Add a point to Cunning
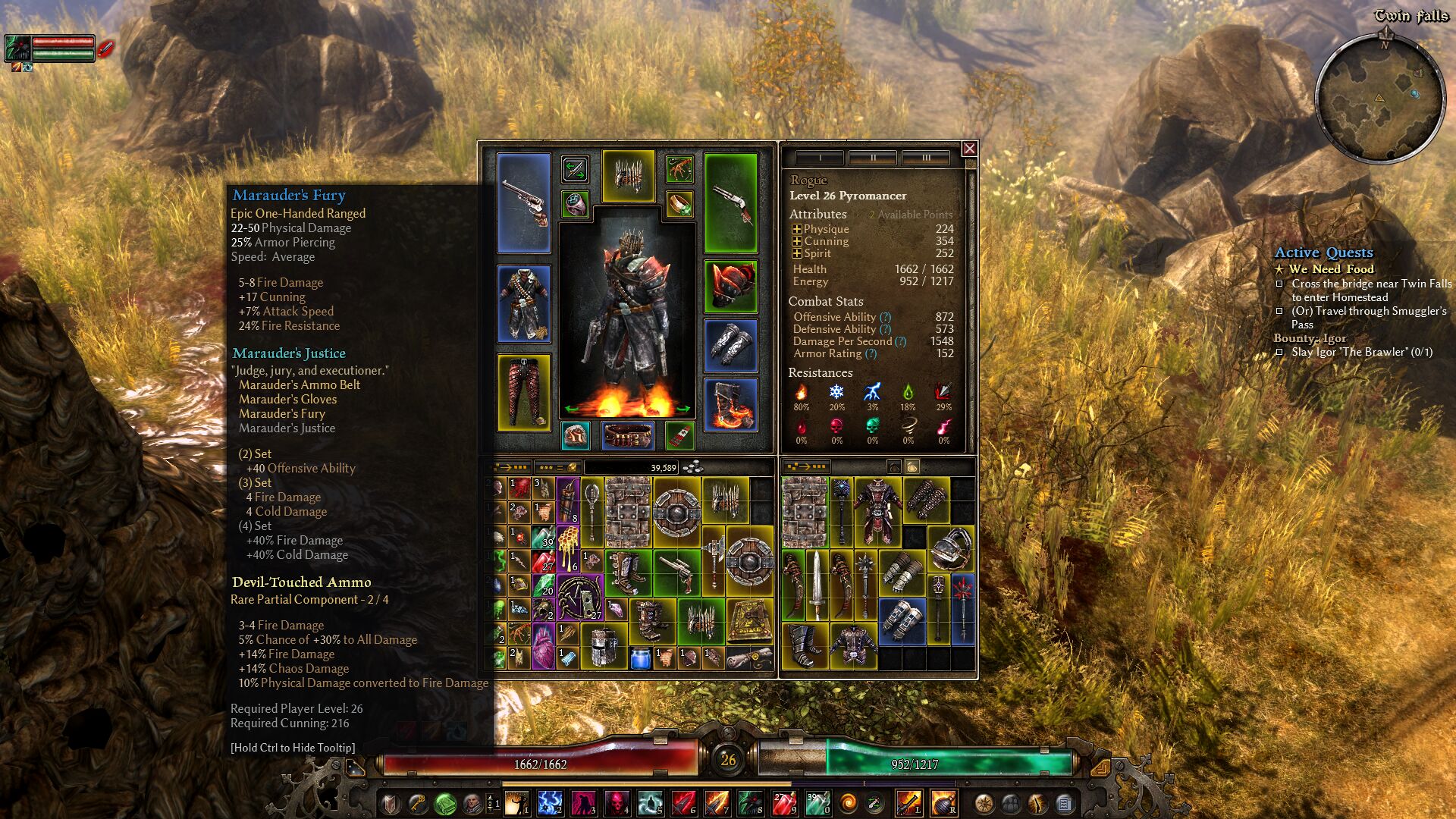This screenshot has width=1456, height=819. pyautogui.click(x=796, y=241)
